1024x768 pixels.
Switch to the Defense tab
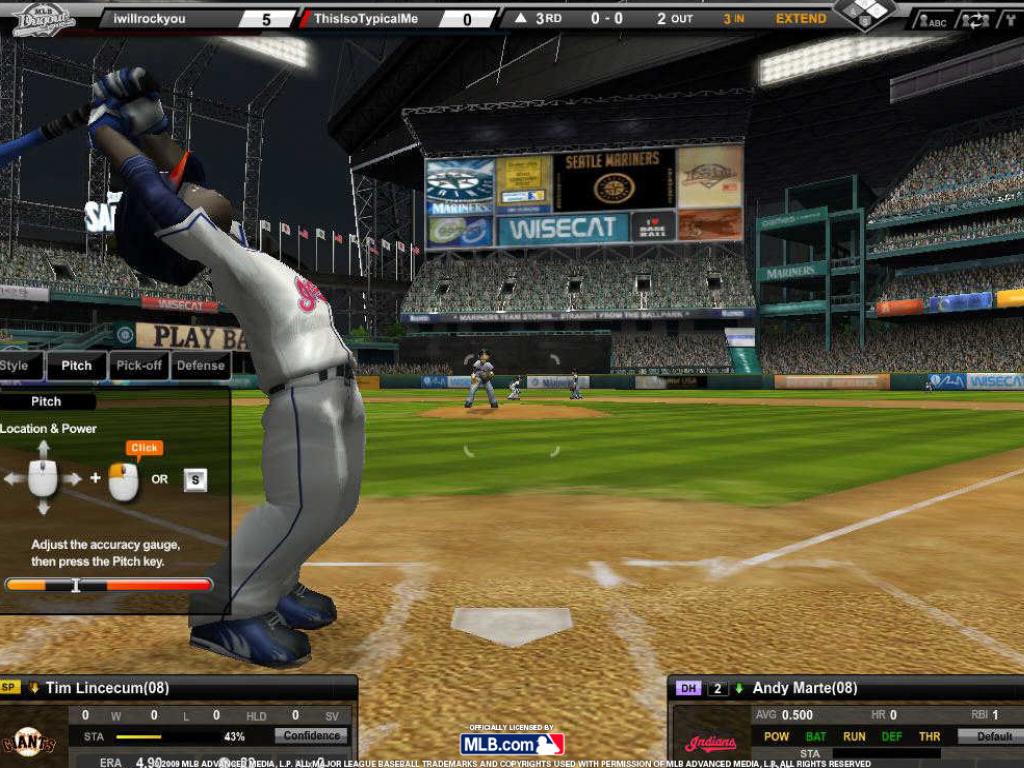(x=201, y=366)
